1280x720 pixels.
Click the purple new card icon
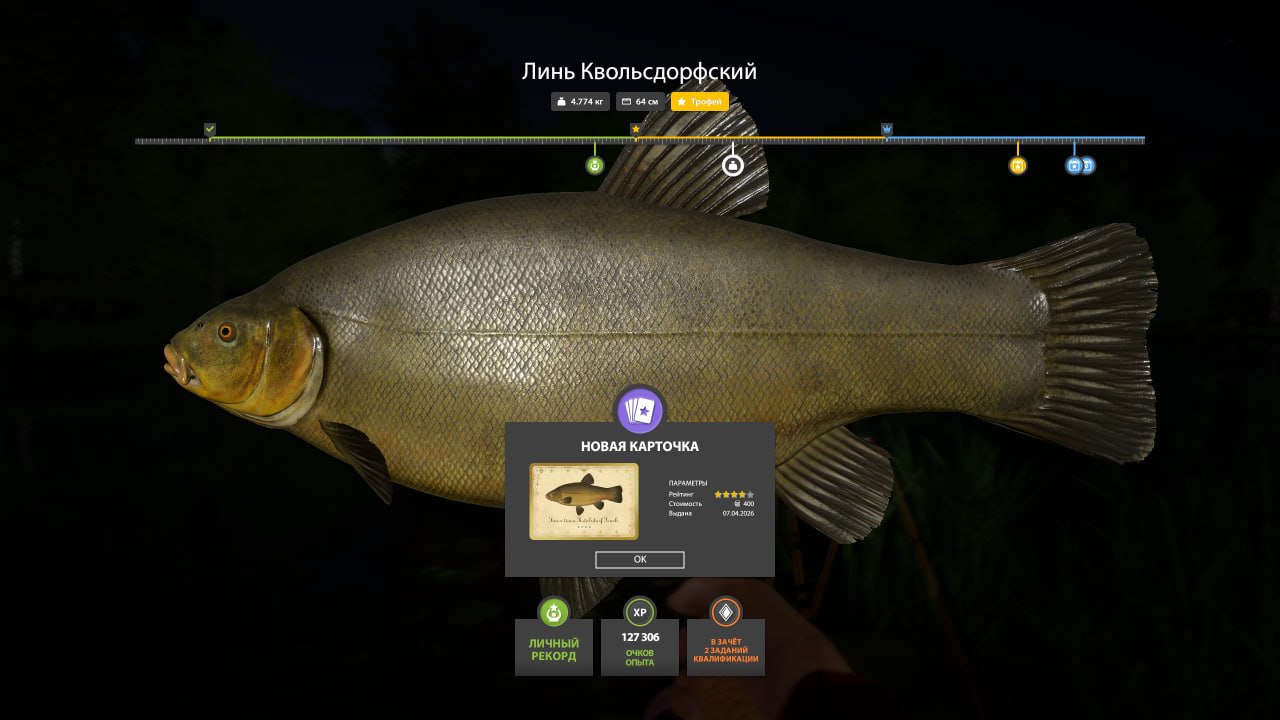pyautogui.click(x=639, y=408)
